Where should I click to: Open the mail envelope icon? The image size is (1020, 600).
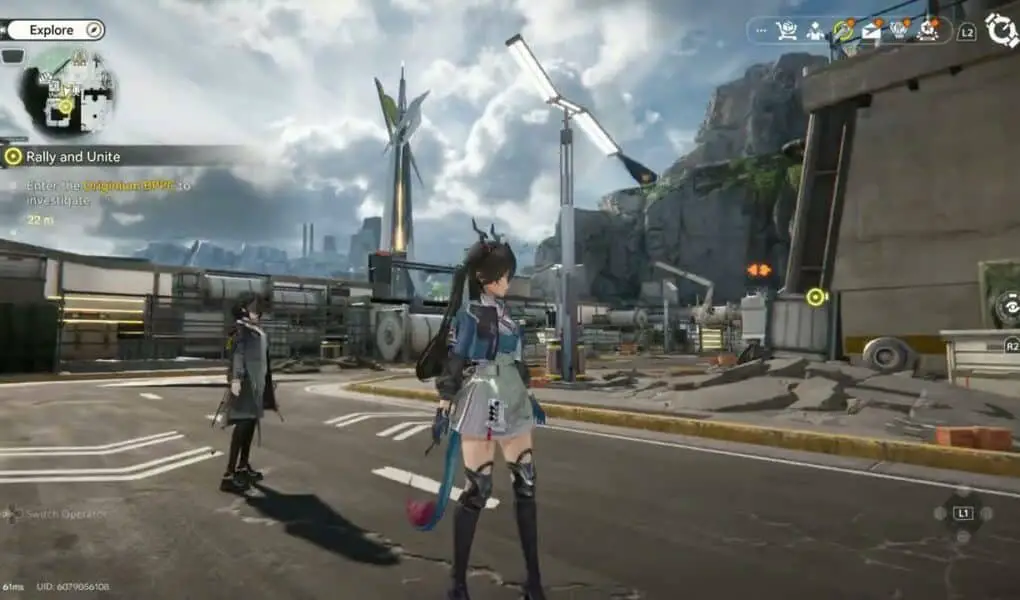tap(872, 31)
